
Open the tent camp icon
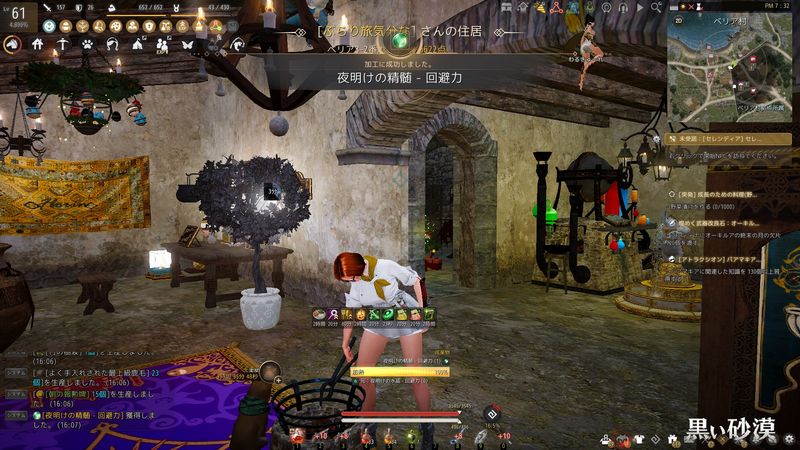click(138, 44)
